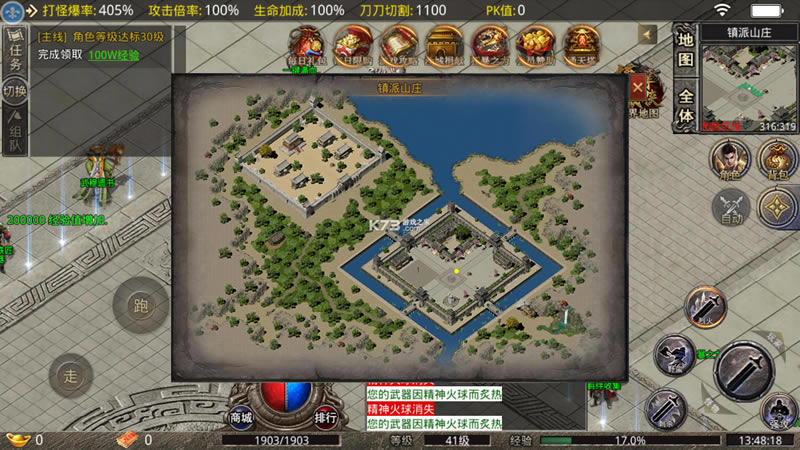800x450 pixels.
Task: Claim the 100W经验 quest reward link
Action: (x=113, y=55)
